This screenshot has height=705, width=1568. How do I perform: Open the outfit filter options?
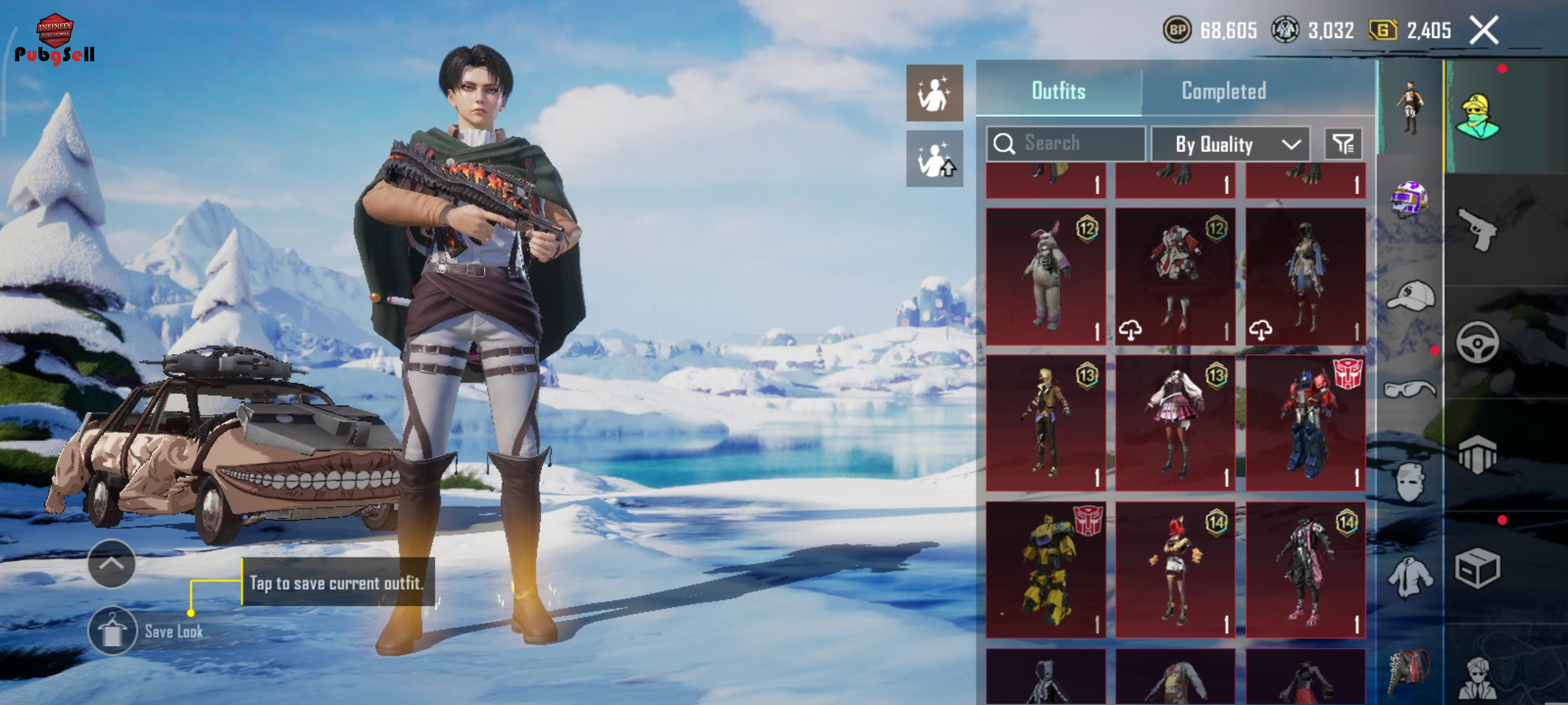pos(1343,144)
